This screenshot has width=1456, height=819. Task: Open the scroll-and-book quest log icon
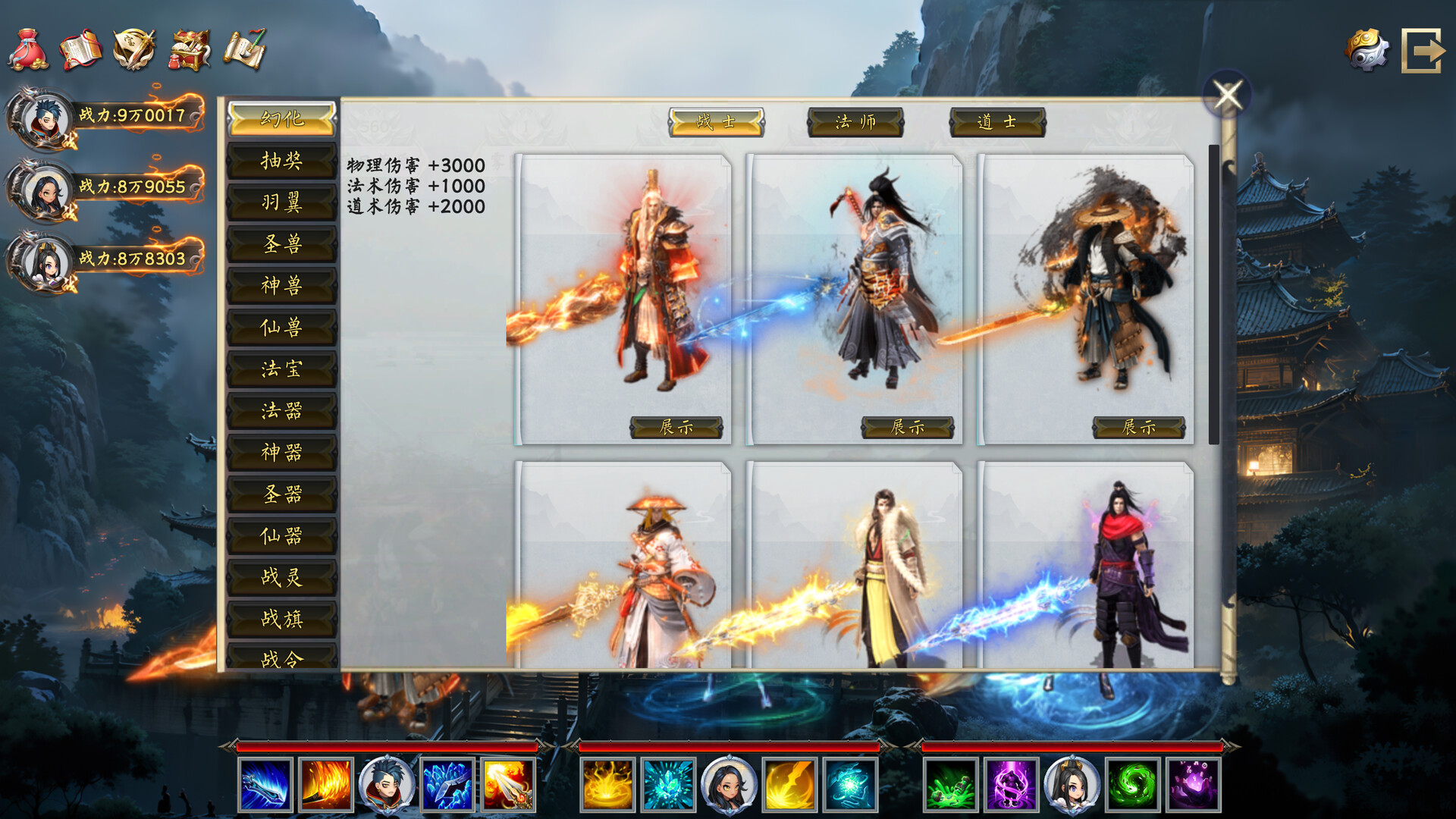click(78, 48)
